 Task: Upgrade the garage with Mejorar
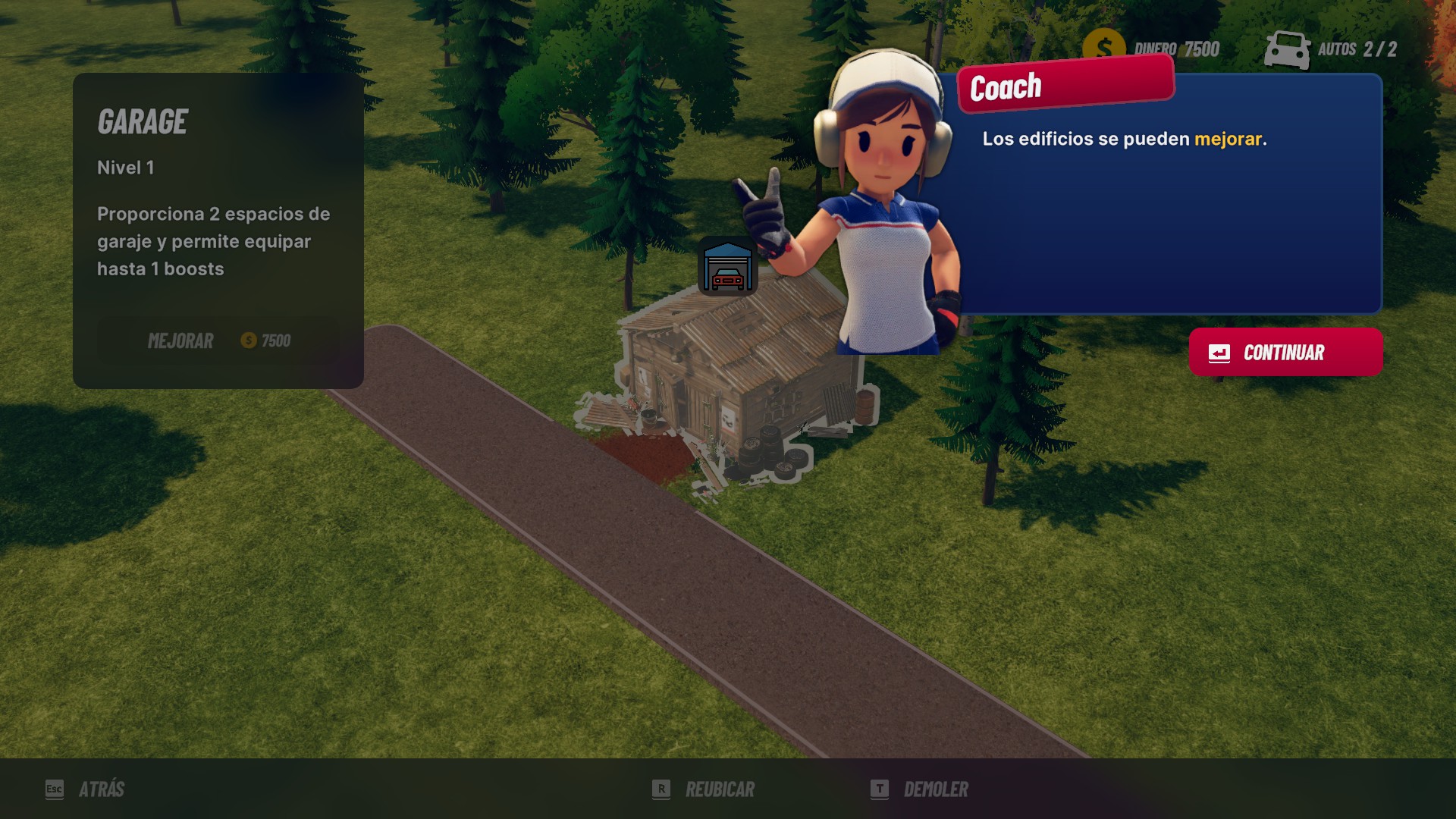point(218,340)
